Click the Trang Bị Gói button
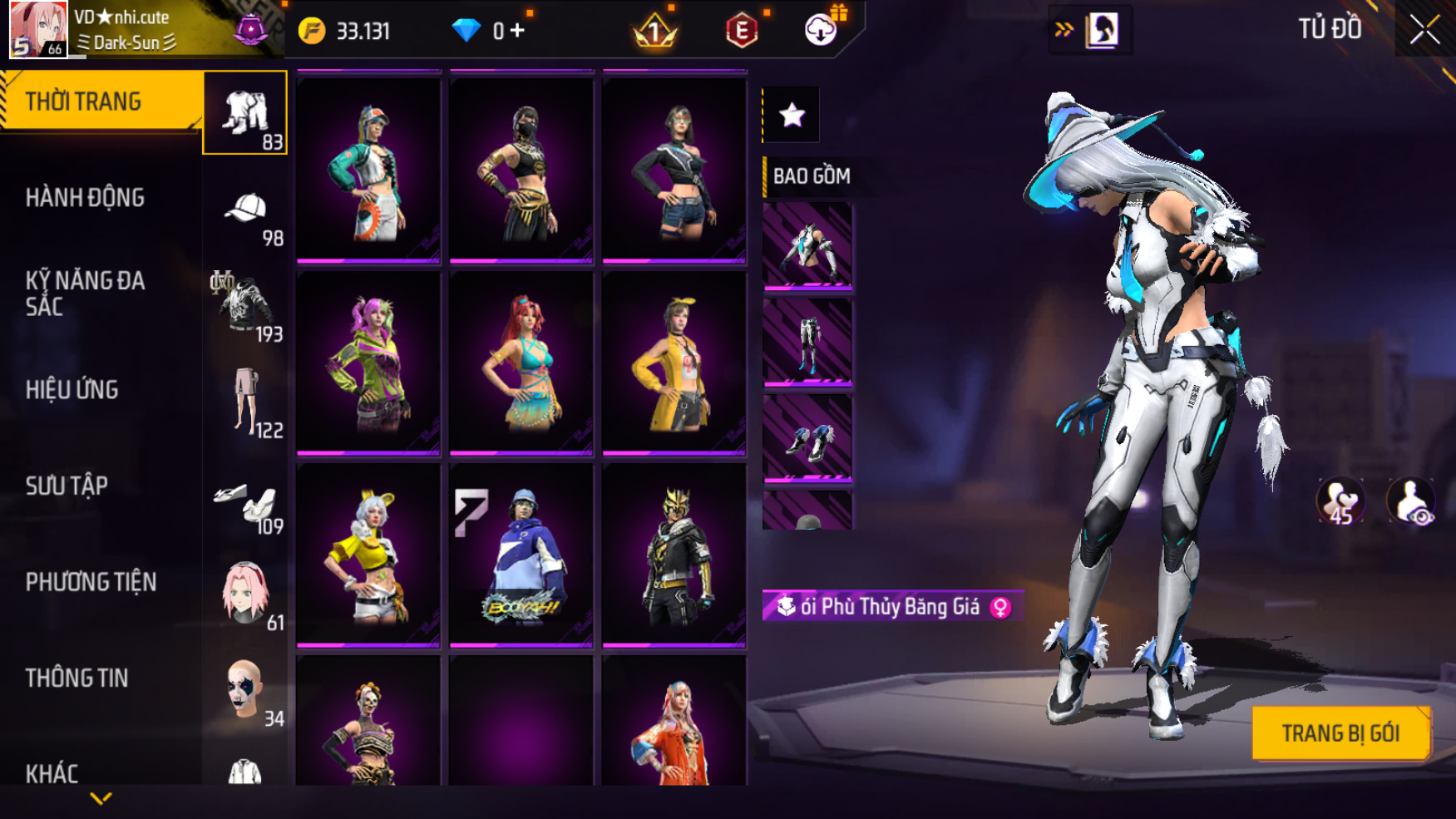 1340,733
